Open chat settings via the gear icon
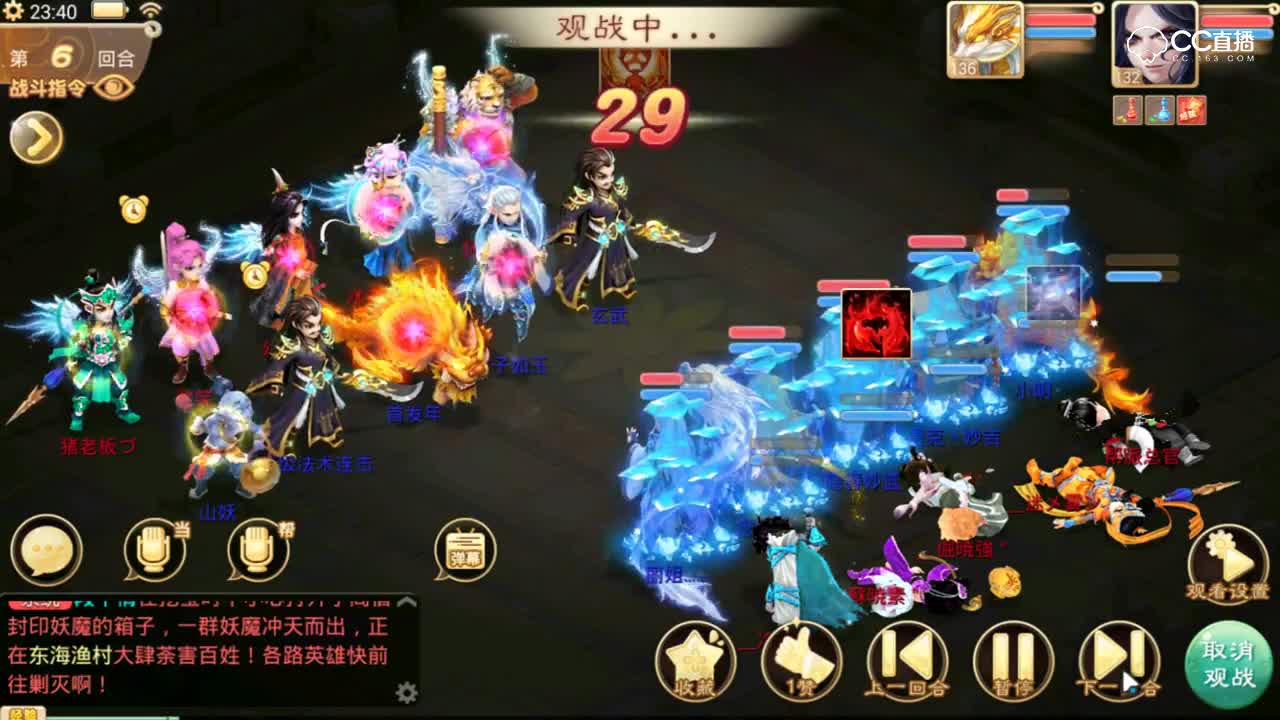The height and width of the screenshot is (720, 1280). coord(406,692)
